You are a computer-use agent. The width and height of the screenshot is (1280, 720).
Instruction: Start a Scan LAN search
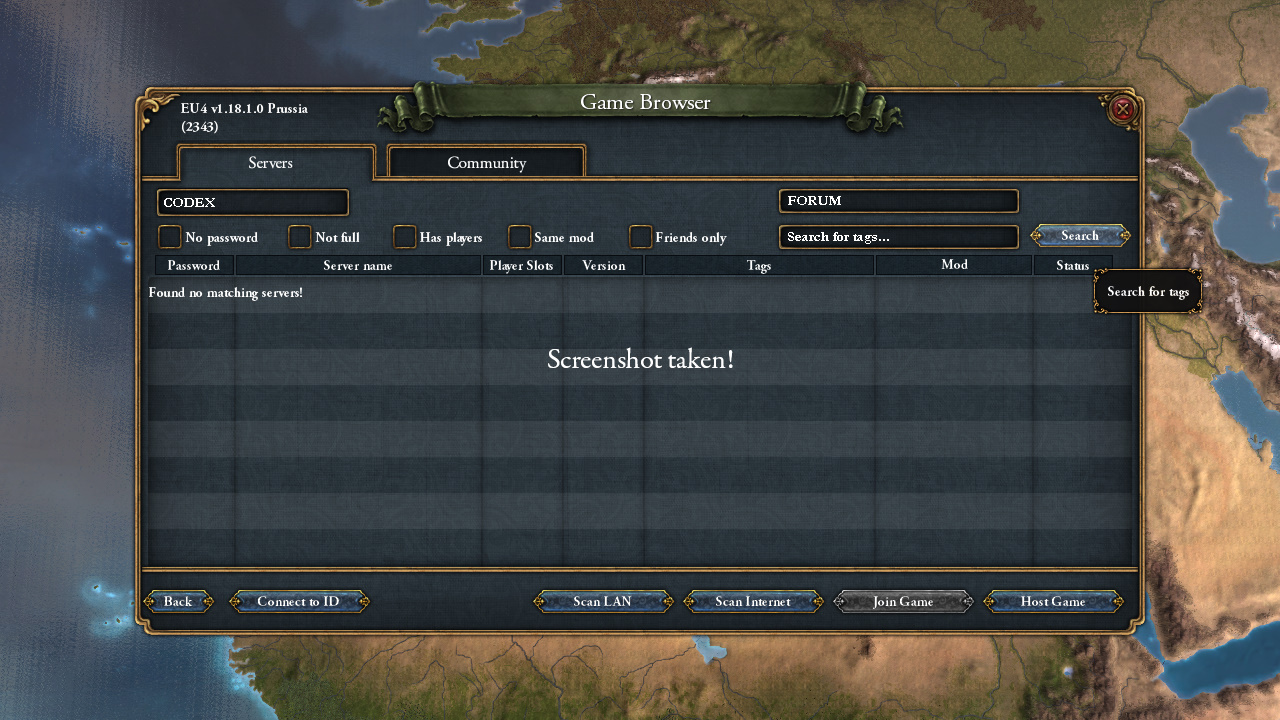(x=602, y=601)
